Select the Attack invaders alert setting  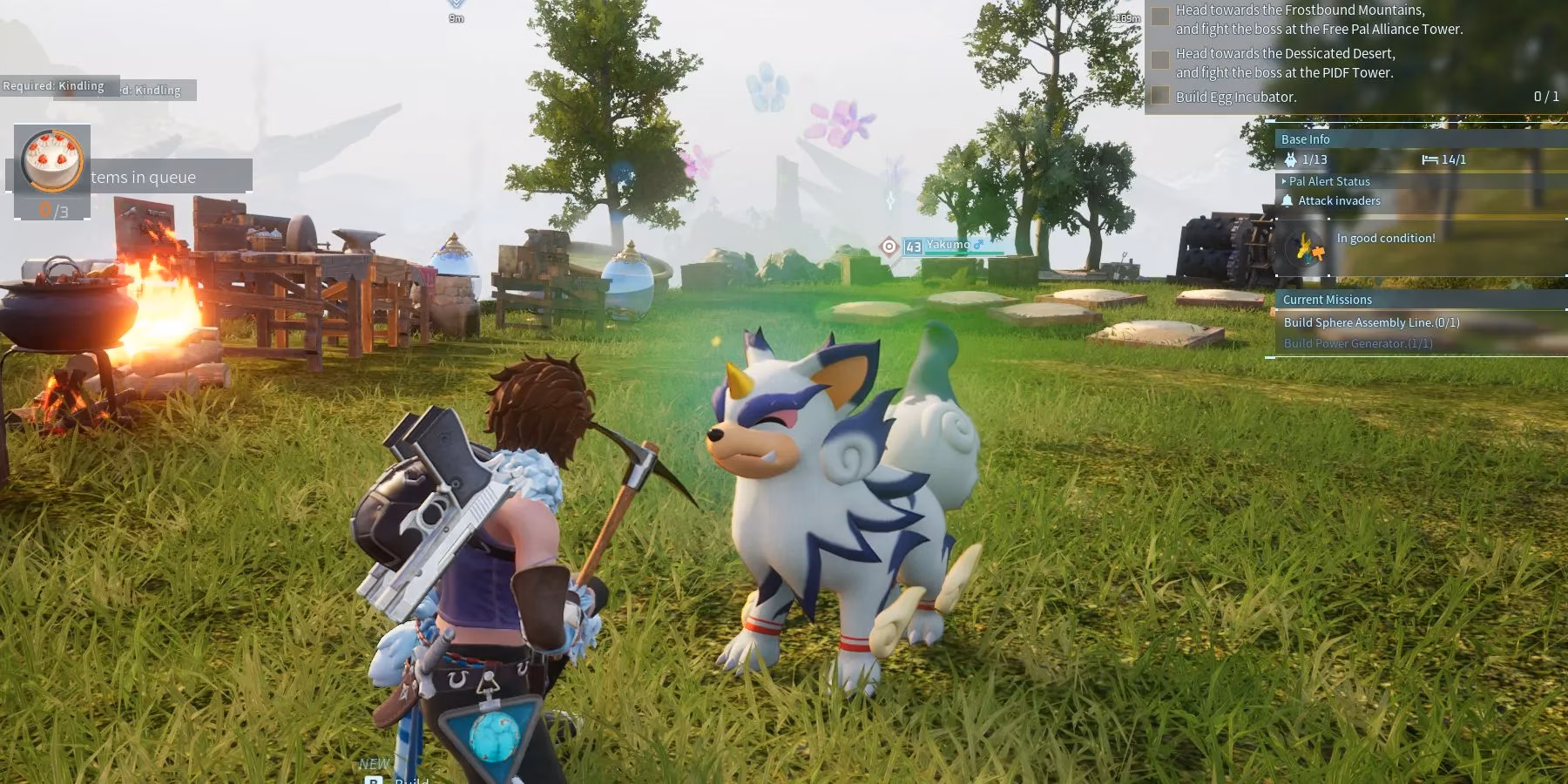[x=1339, y=201]
